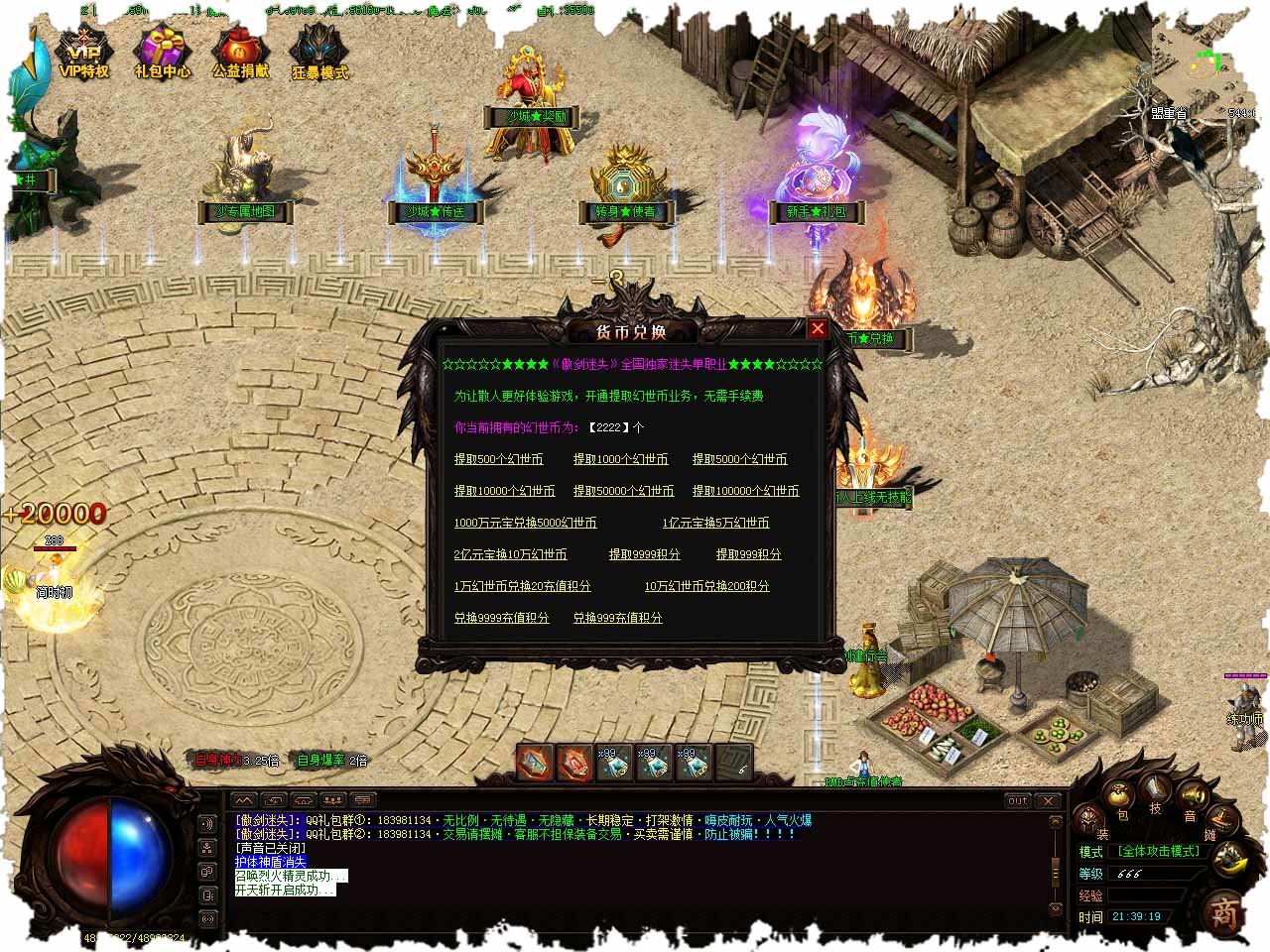This screenshot has width=1270, height=952.
Task: Pick 提取100000个幻世币 option
Action: (745, 491)
